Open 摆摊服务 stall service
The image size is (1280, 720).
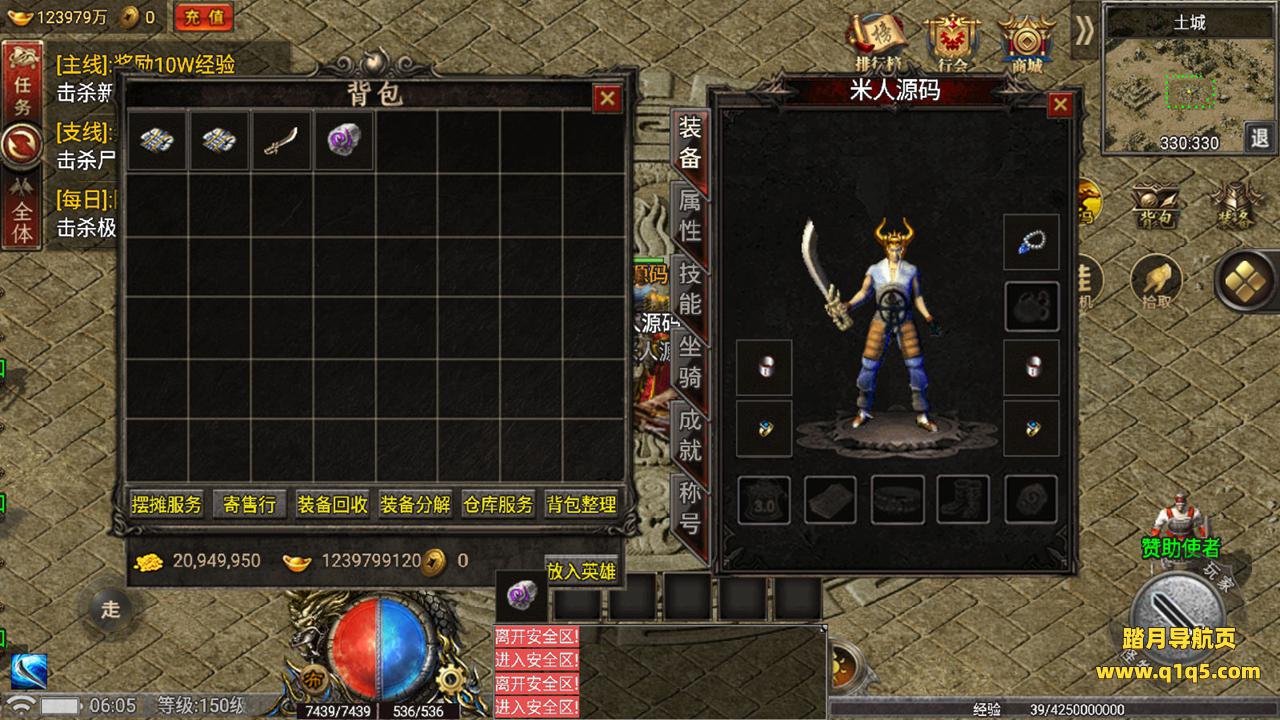click(167, 505)
